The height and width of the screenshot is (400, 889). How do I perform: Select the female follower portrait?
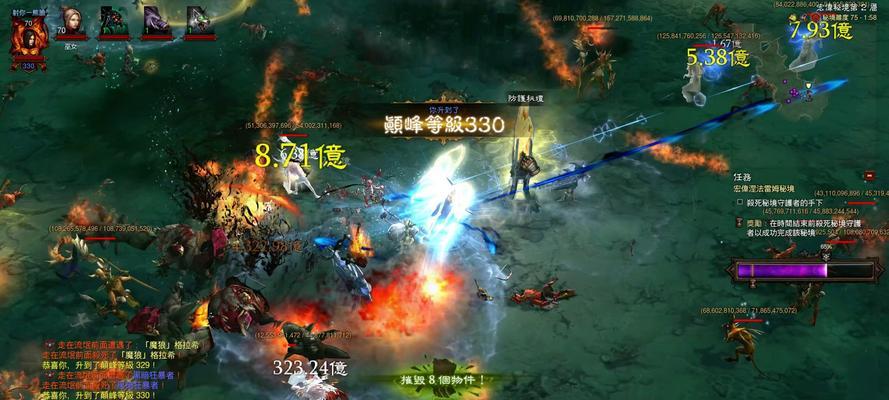pyautogui.click(x=71, y=19)
